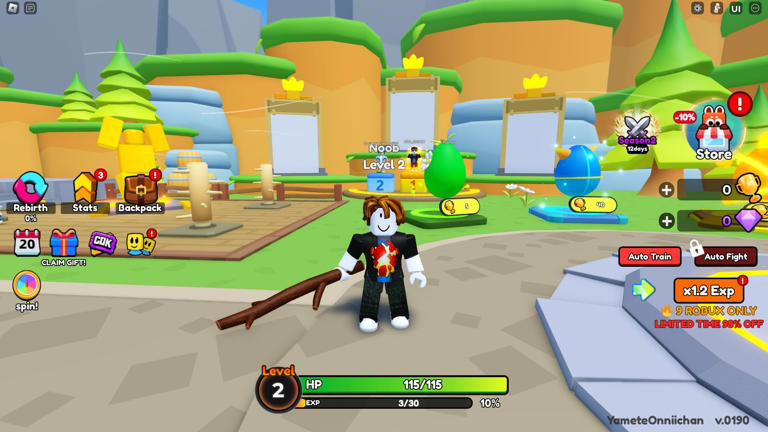Open the Store
Image resolution: width=768 pixels, height=432 pixels.
tap(714, 133)
